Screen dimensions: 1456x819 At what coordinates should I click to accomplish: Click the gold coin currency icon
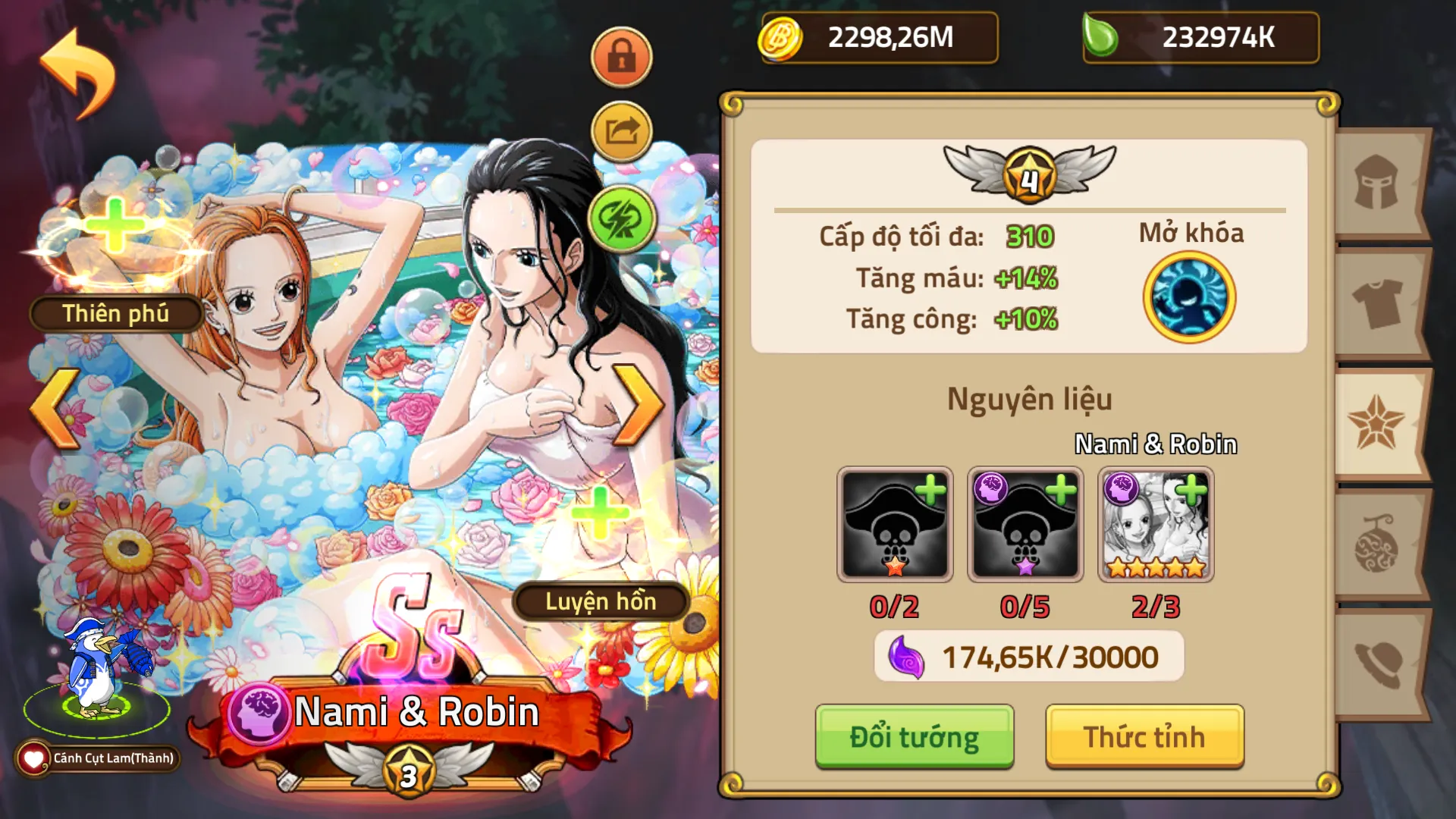(x=783, y=36)
